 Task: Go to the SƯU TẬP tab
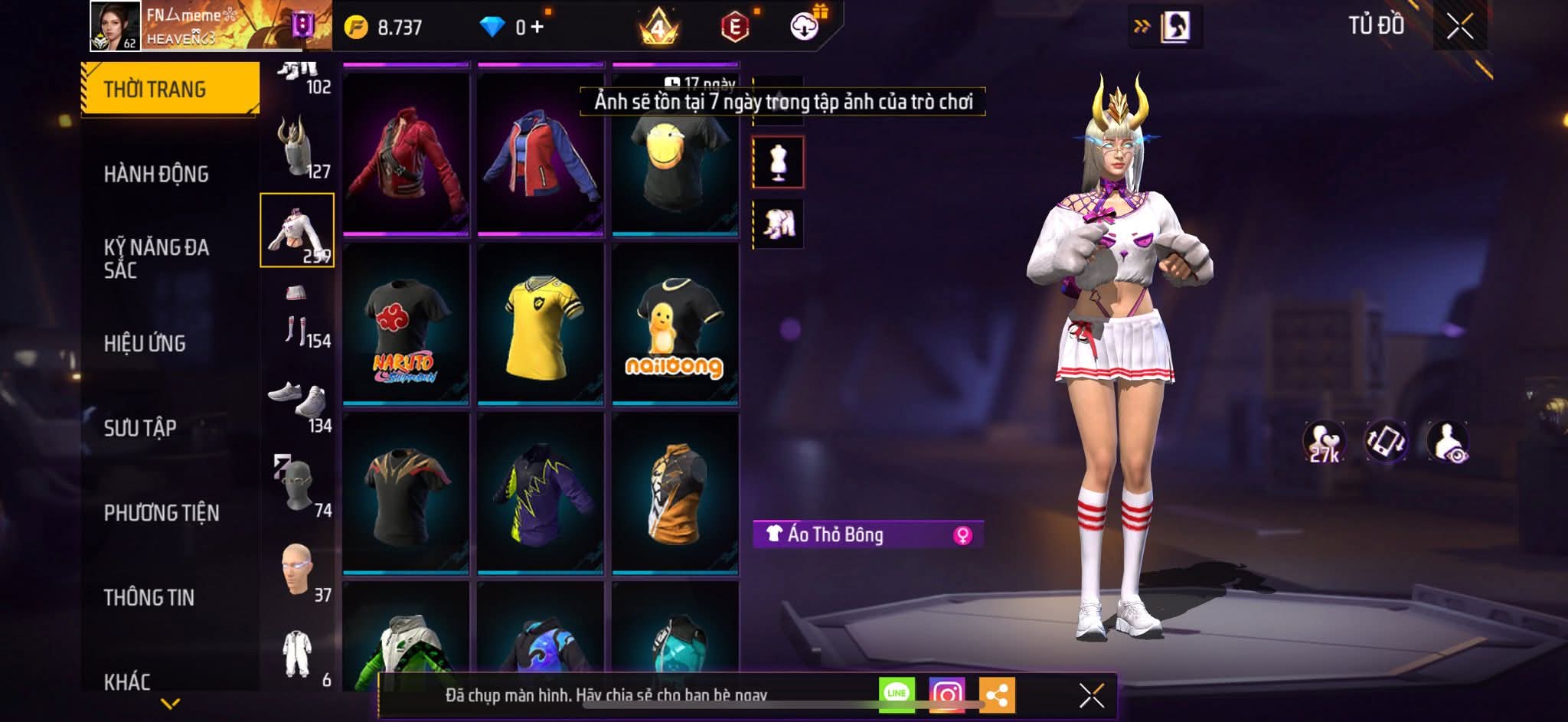pos(140,427)
